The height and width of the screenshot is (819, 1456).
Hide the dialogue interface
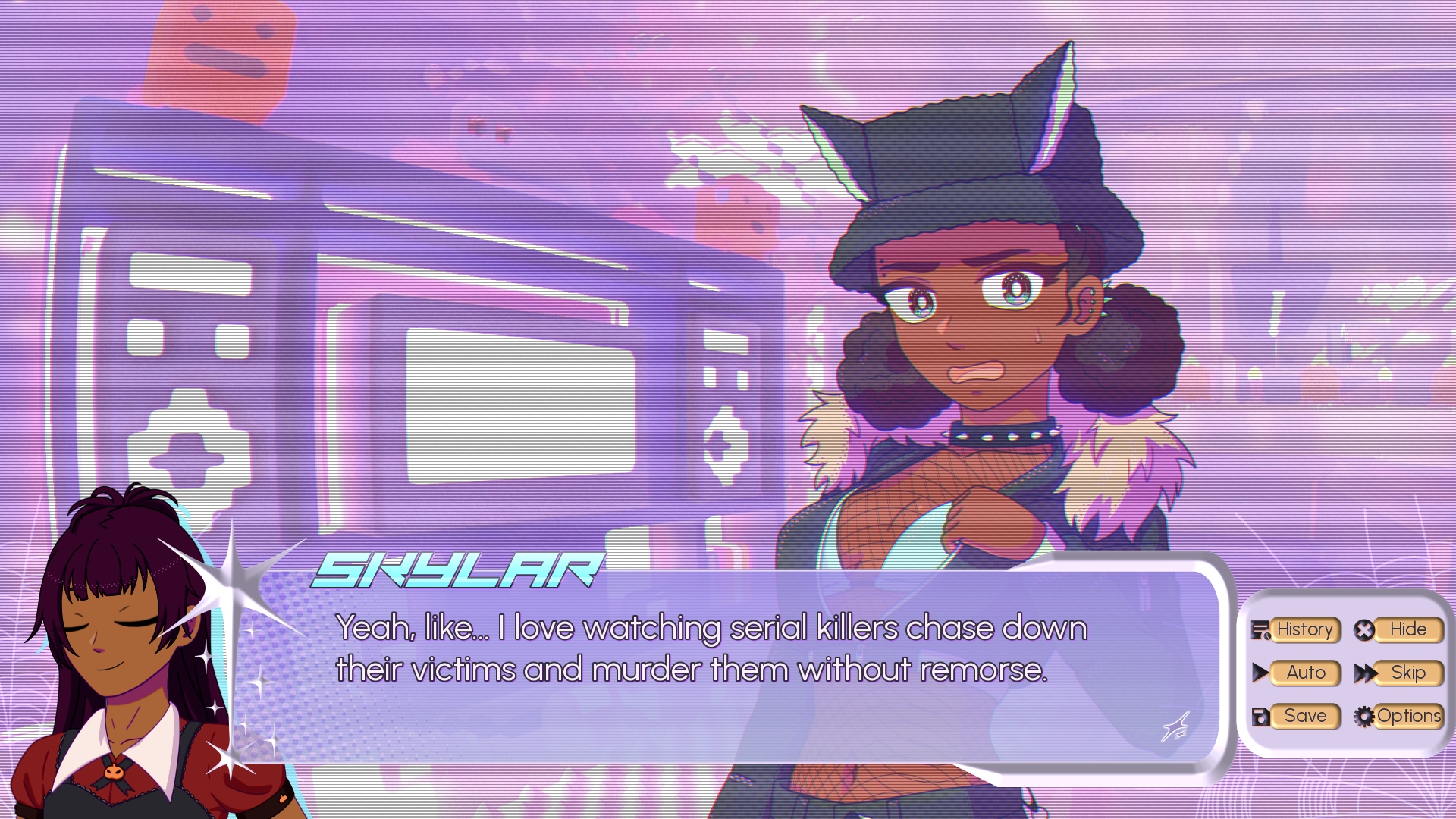point(1407,629)
